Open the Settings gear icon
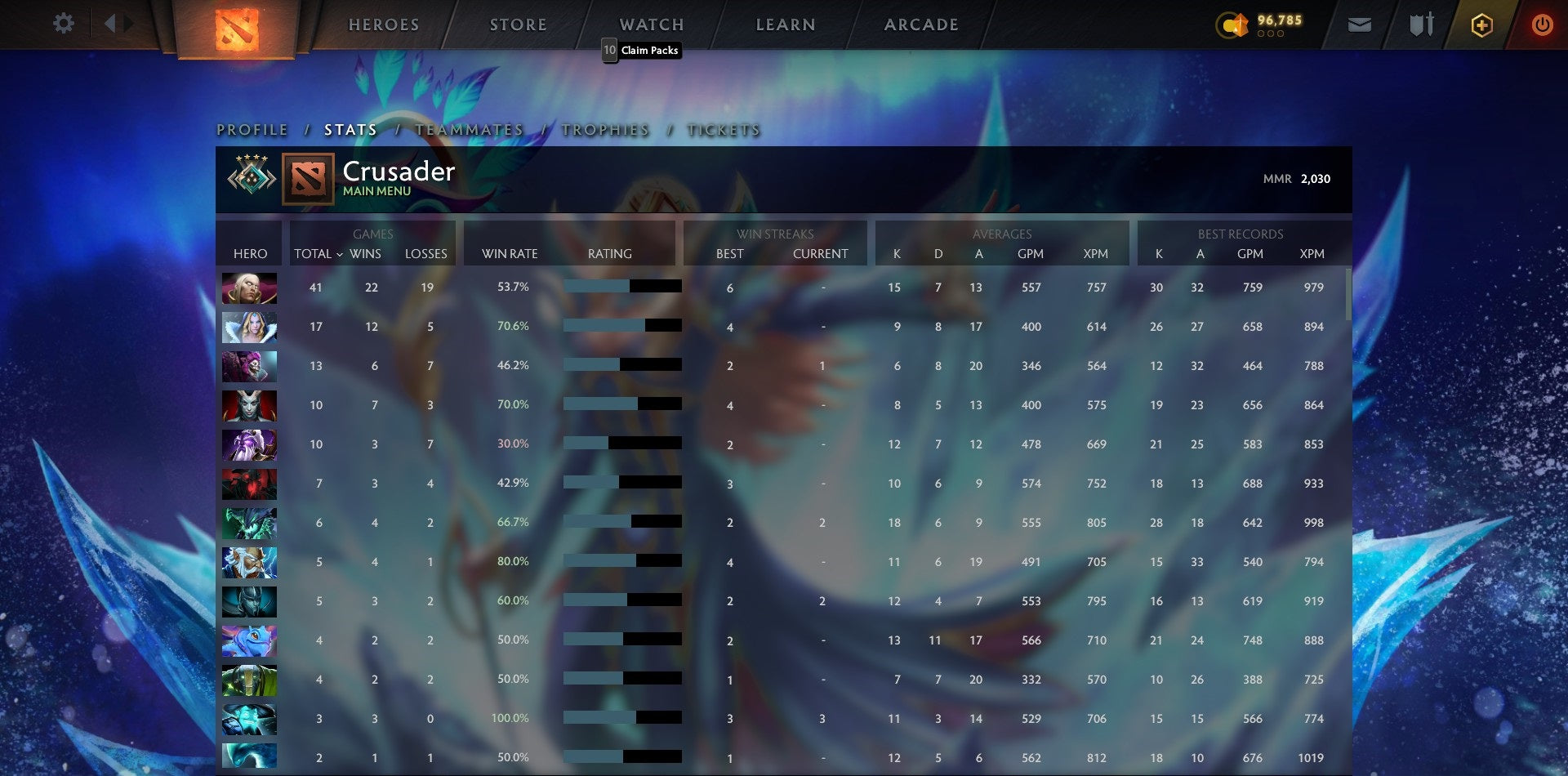The width and height of the screenshot is (1568, 776). 63,23
